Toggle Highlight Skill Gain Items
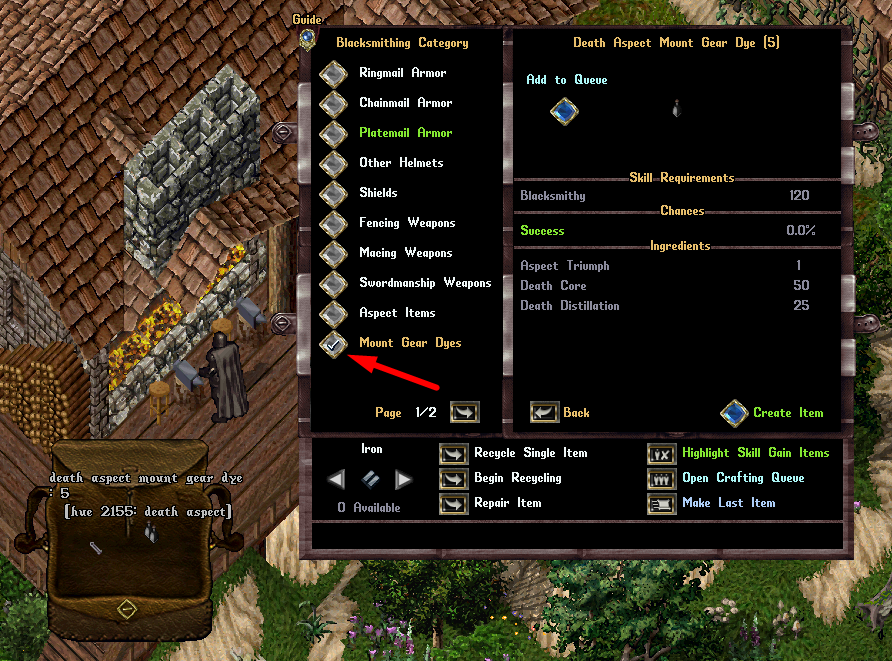The height and width of the screenshot is (661, 892). pos(662,454)
